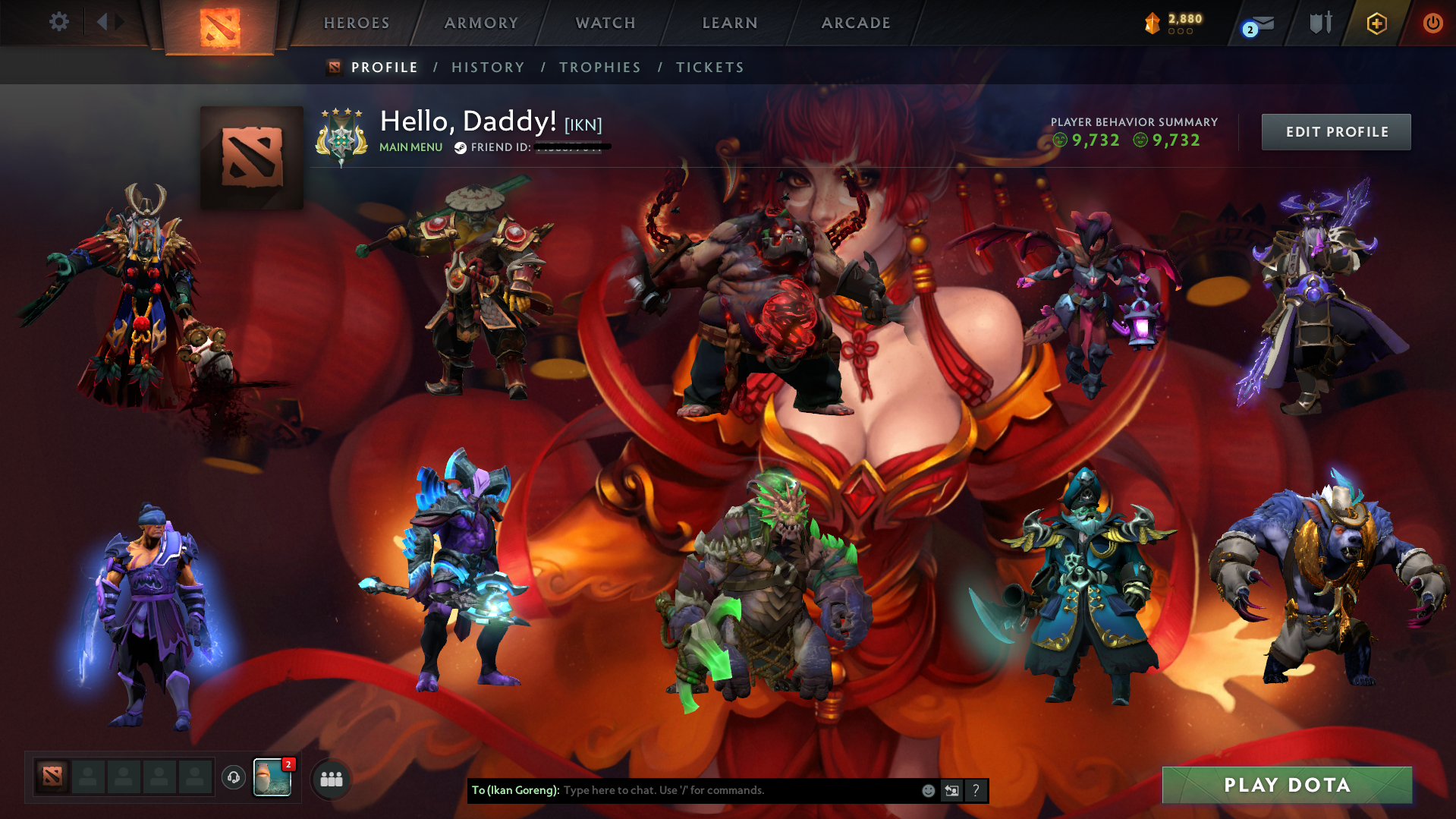Click the power button to exit Dota
The width and height of the screenshot is (1456, 819).
coord(1432,23)
